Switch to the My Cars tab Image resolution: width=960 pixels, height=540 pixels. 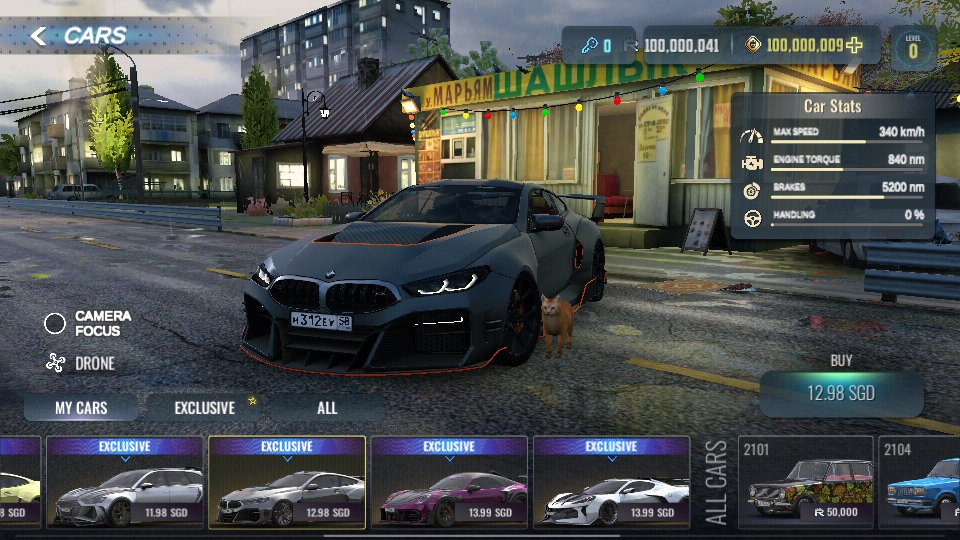click(81, 408)
